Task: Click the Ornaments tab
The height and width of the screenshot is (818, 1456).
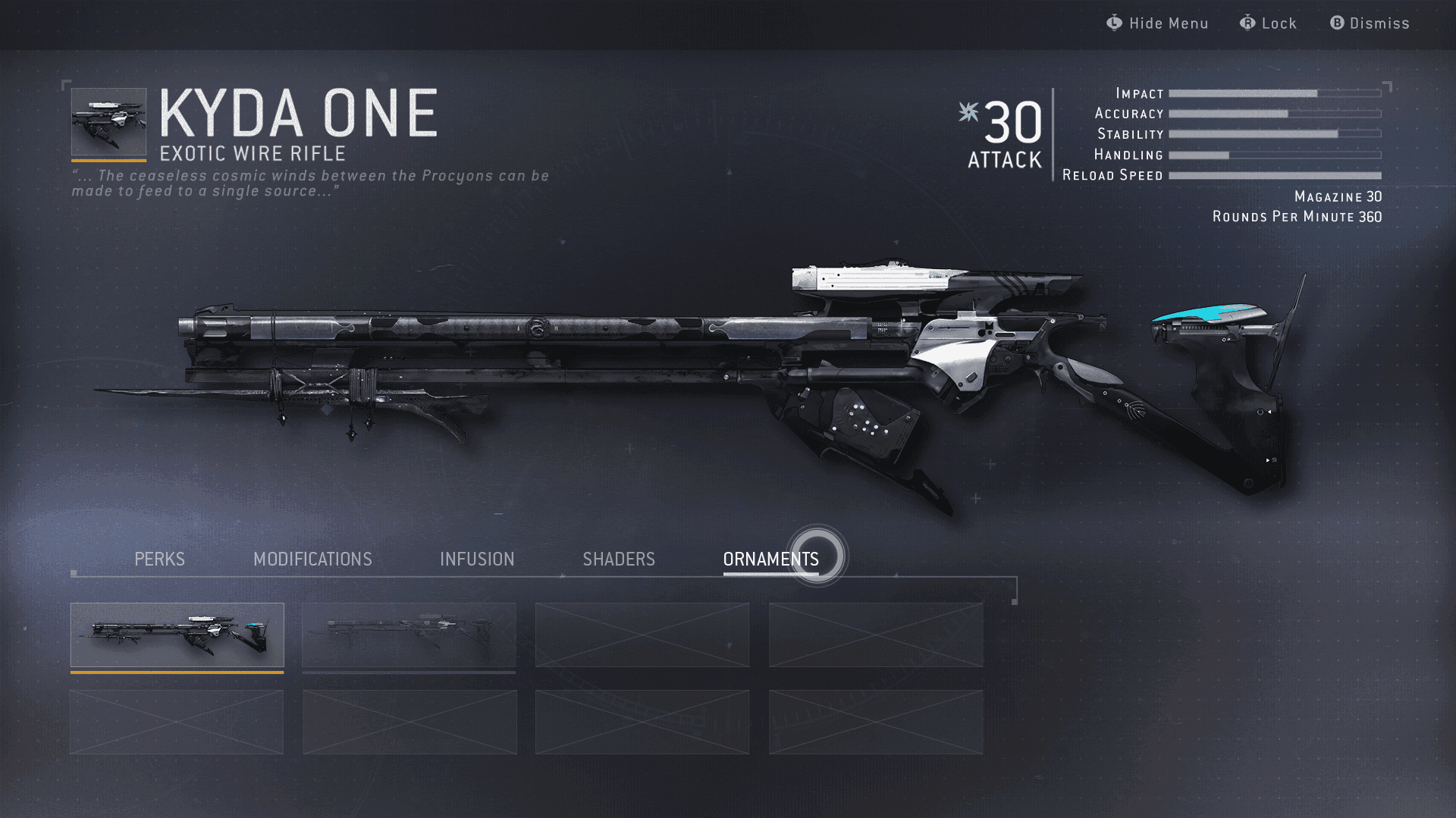Action: click(x=770, y=559)
